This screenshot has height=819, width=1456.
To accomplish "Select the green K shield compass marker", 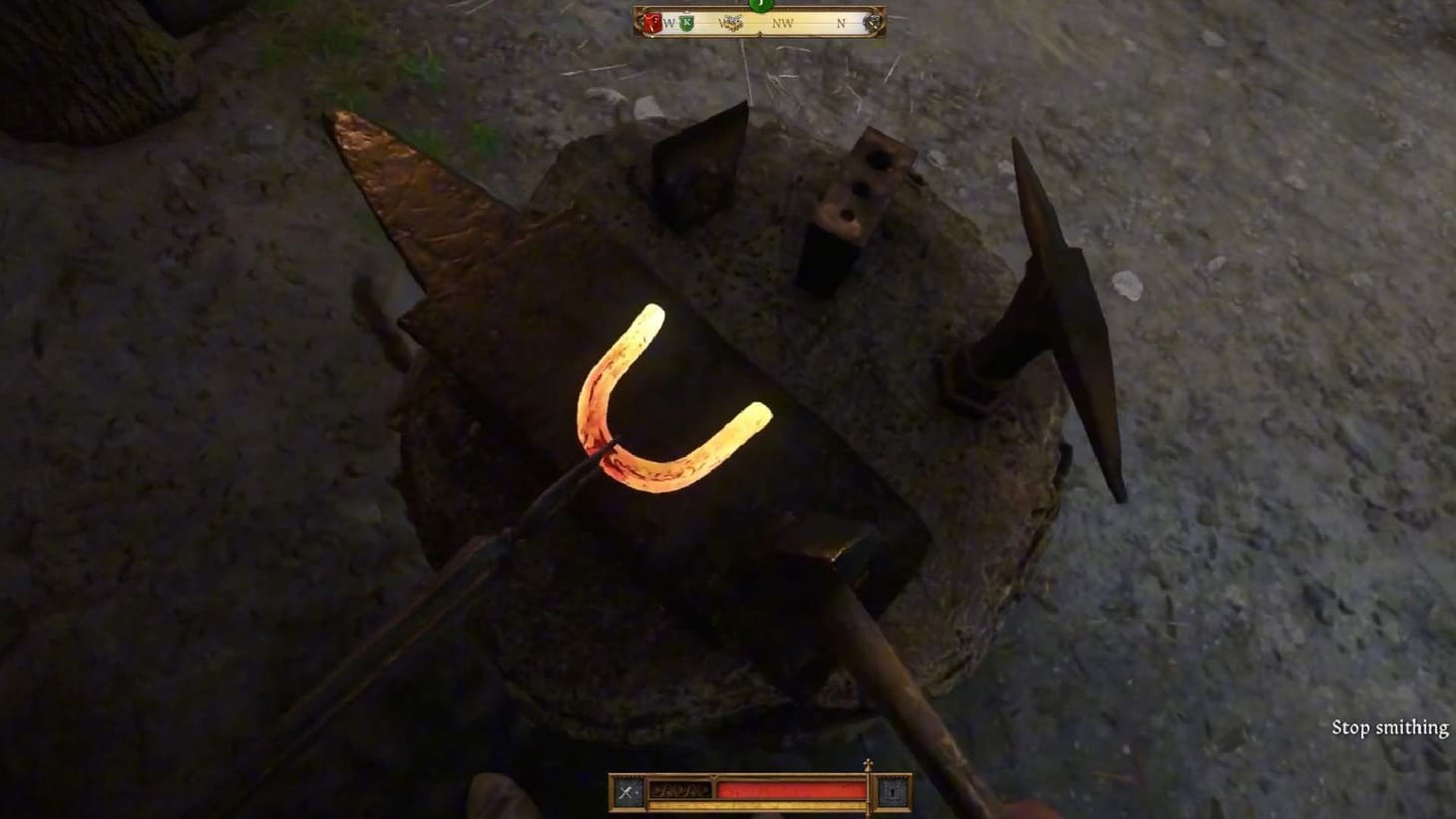I will pyautogui.click(x=687, y=22).
